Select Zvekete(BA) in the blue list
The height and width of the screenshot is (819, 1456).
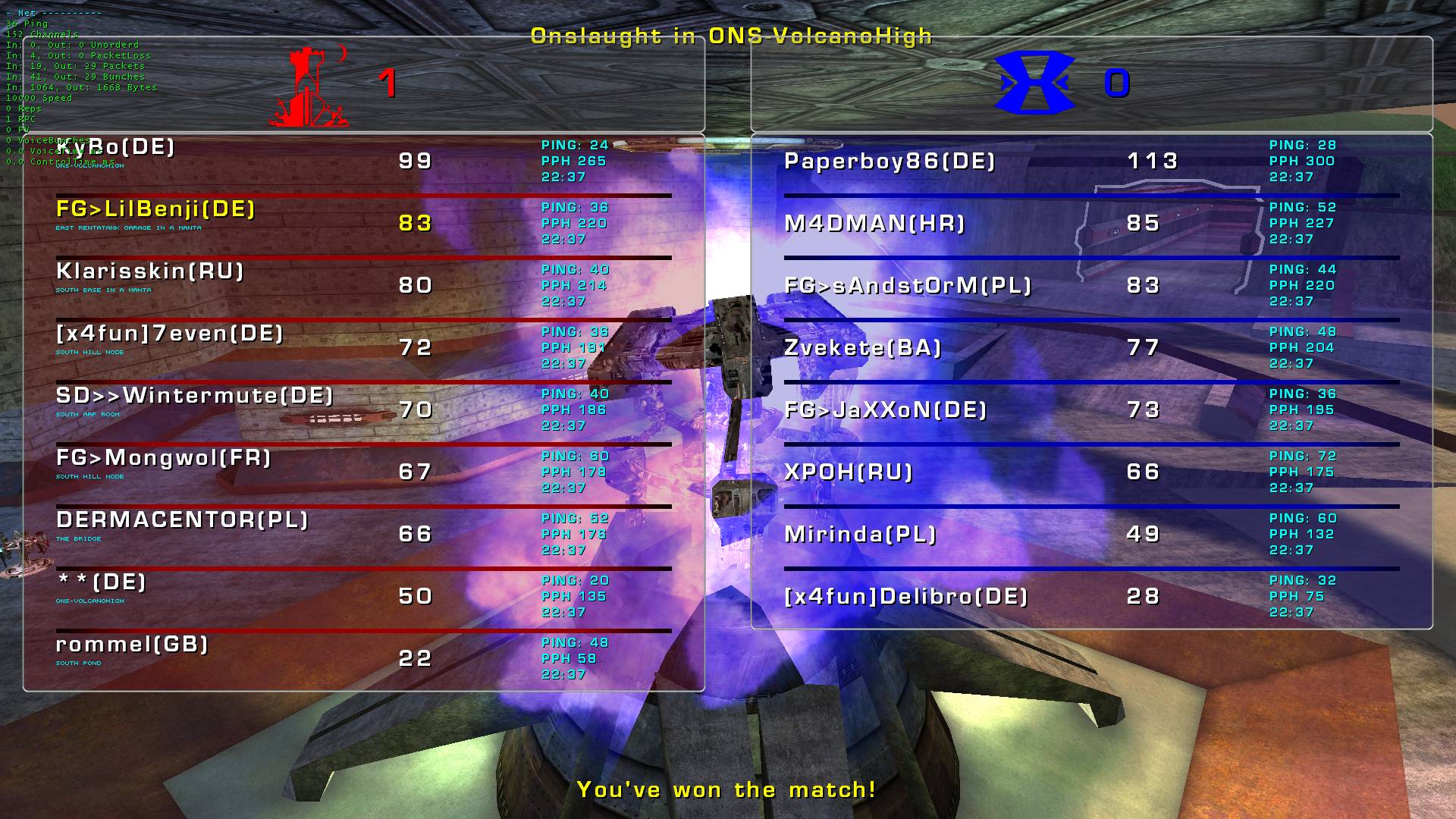coord(862,348)
